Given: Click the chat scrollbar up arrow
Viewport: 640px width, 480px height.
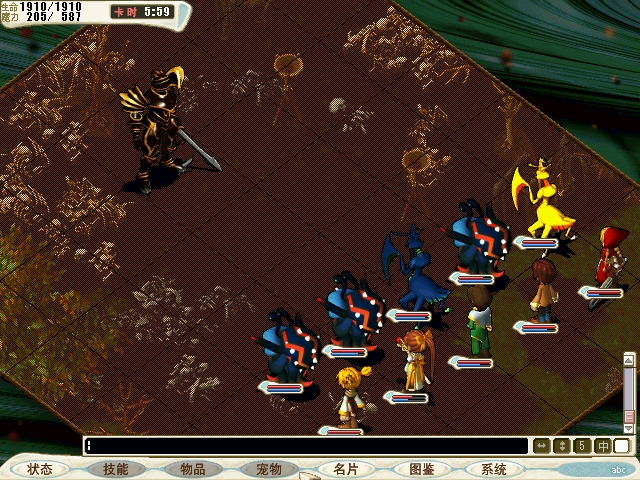Looking at the screenshot, I should click(630, 358).
